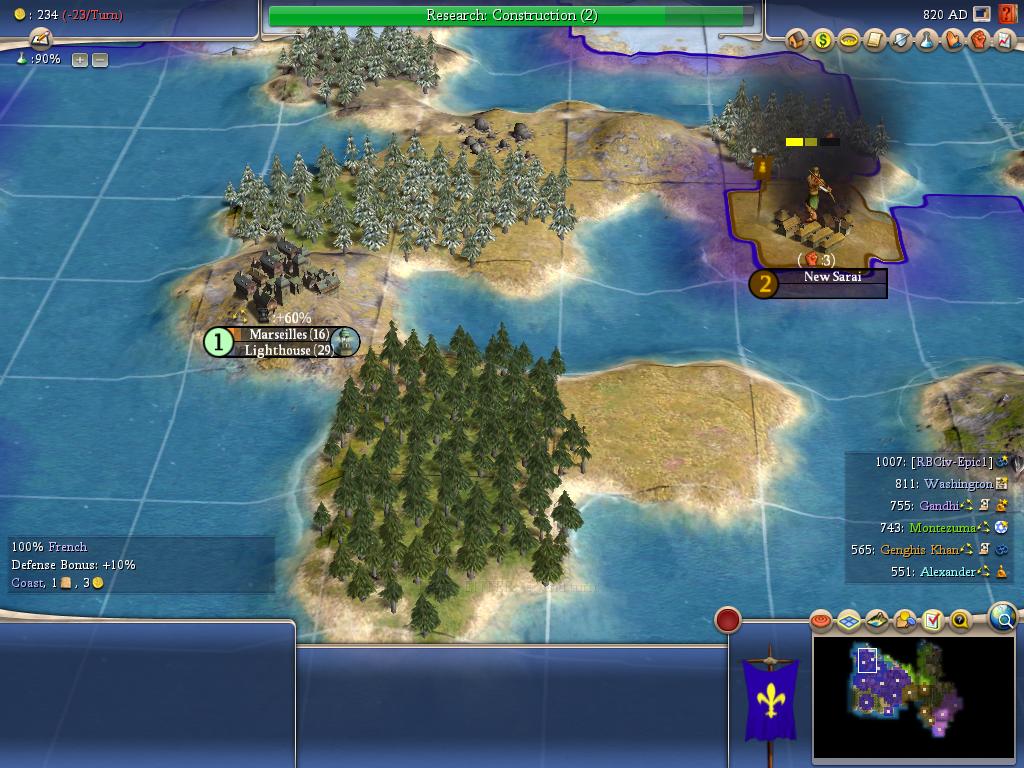The height and width of the screenshot is (768, 1024).
Task: End the turn with the red button
Action: click(728, 620)
